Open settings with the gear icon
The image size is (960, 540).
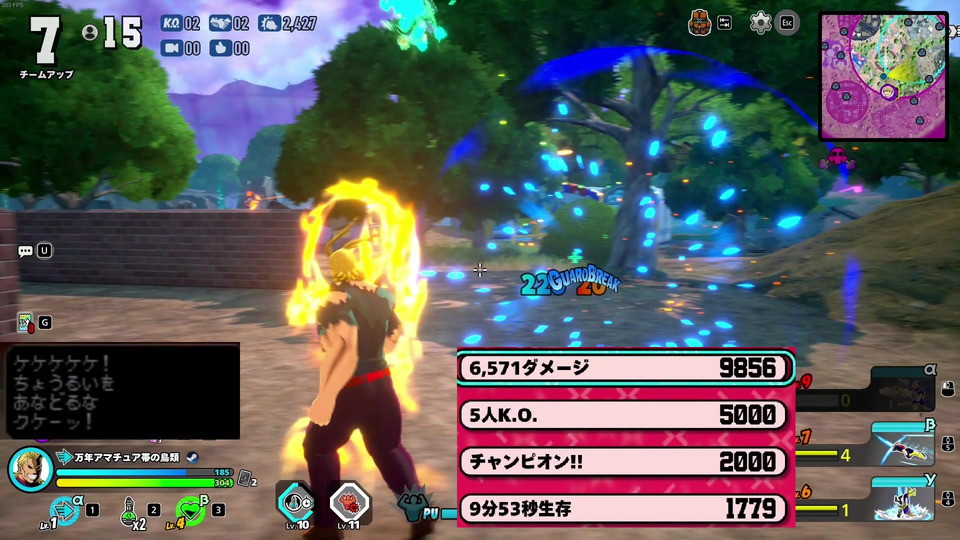[761, 22]
